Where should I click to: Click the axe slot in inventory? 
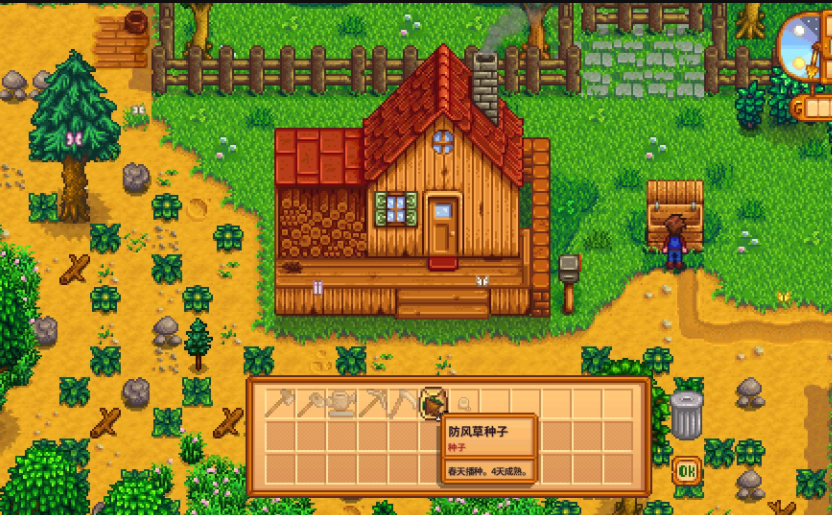280,403
